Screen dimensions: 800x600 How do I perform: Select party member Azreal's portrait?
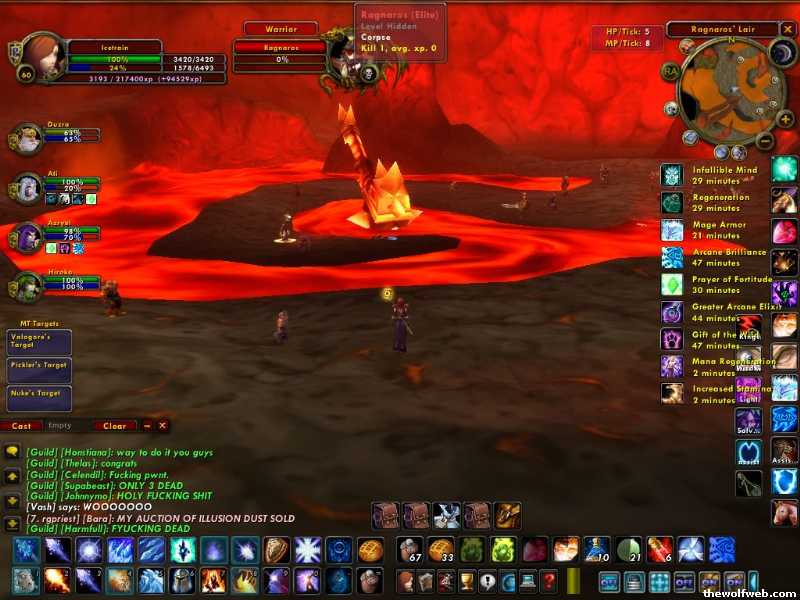coord(28,237)
